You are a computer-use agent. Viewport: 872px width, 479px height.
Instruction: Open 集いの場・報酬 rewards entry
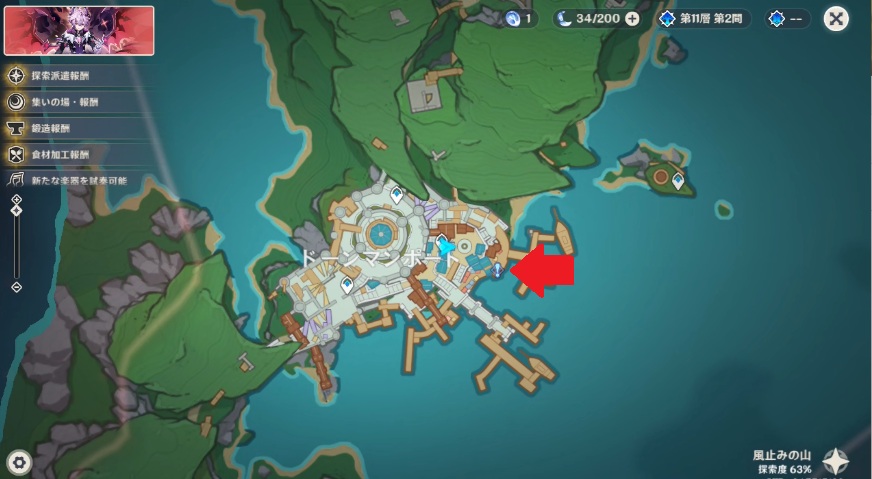pos(62,102)
